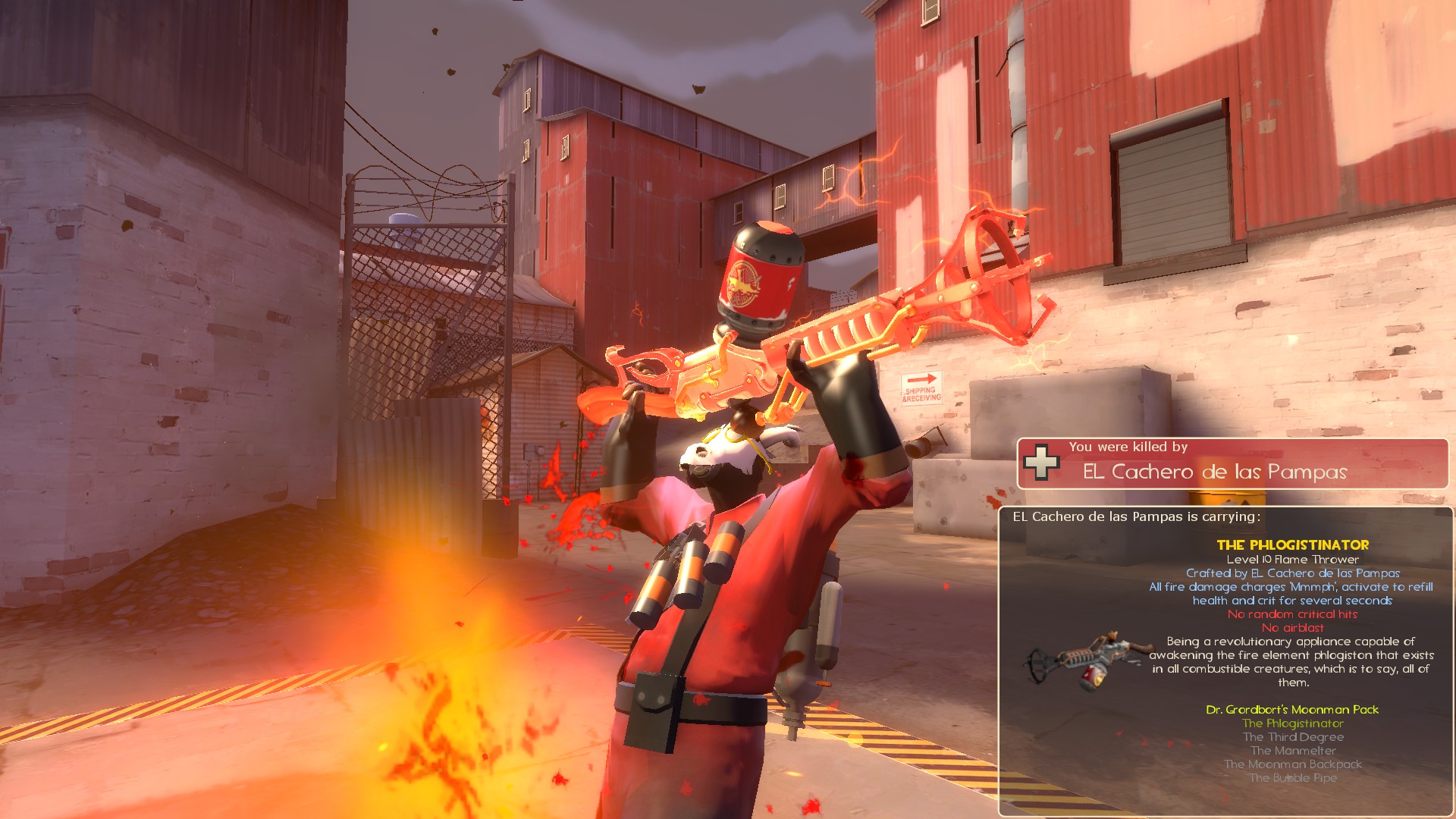The height and width of the screenshot is (819, 1456).
Task: Select Dr. Grordbort's Moonman Pack set heading
Action: point(1292,710)
